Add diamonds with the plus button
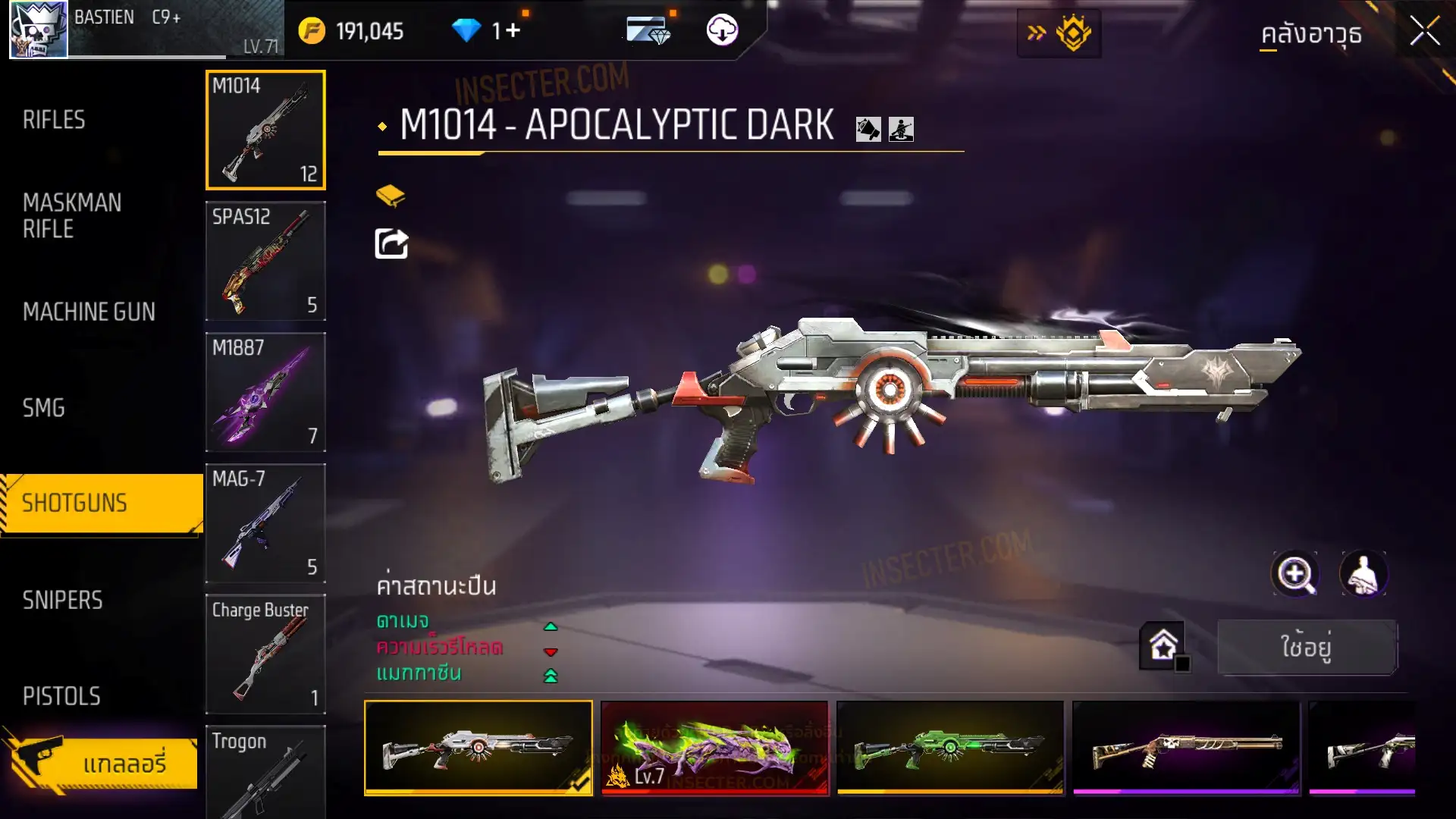1456x819 pixels. [513, 30]
